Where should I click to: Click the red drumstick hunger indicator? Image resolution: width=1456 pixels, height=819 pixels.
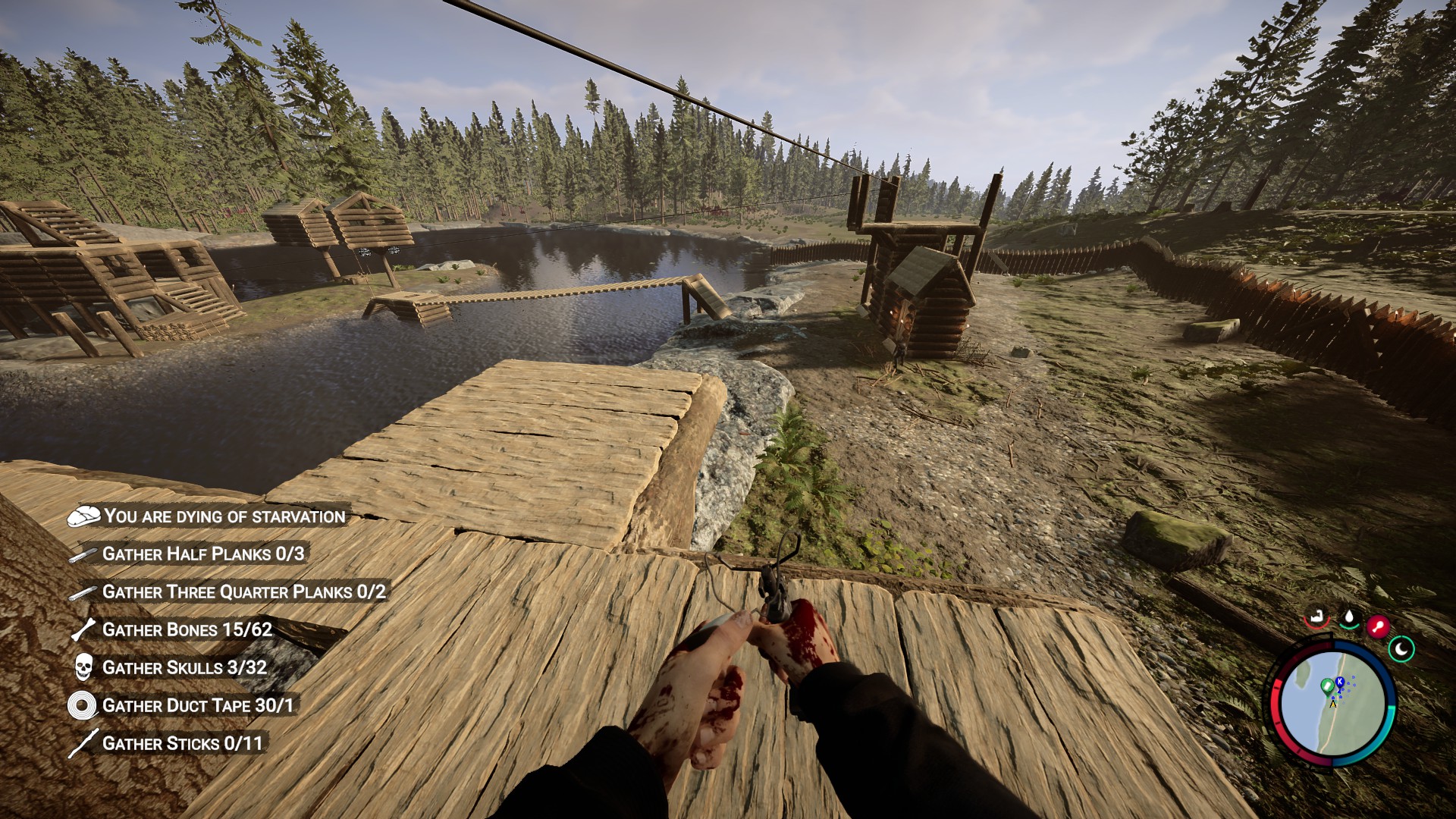coord(1379,627)
